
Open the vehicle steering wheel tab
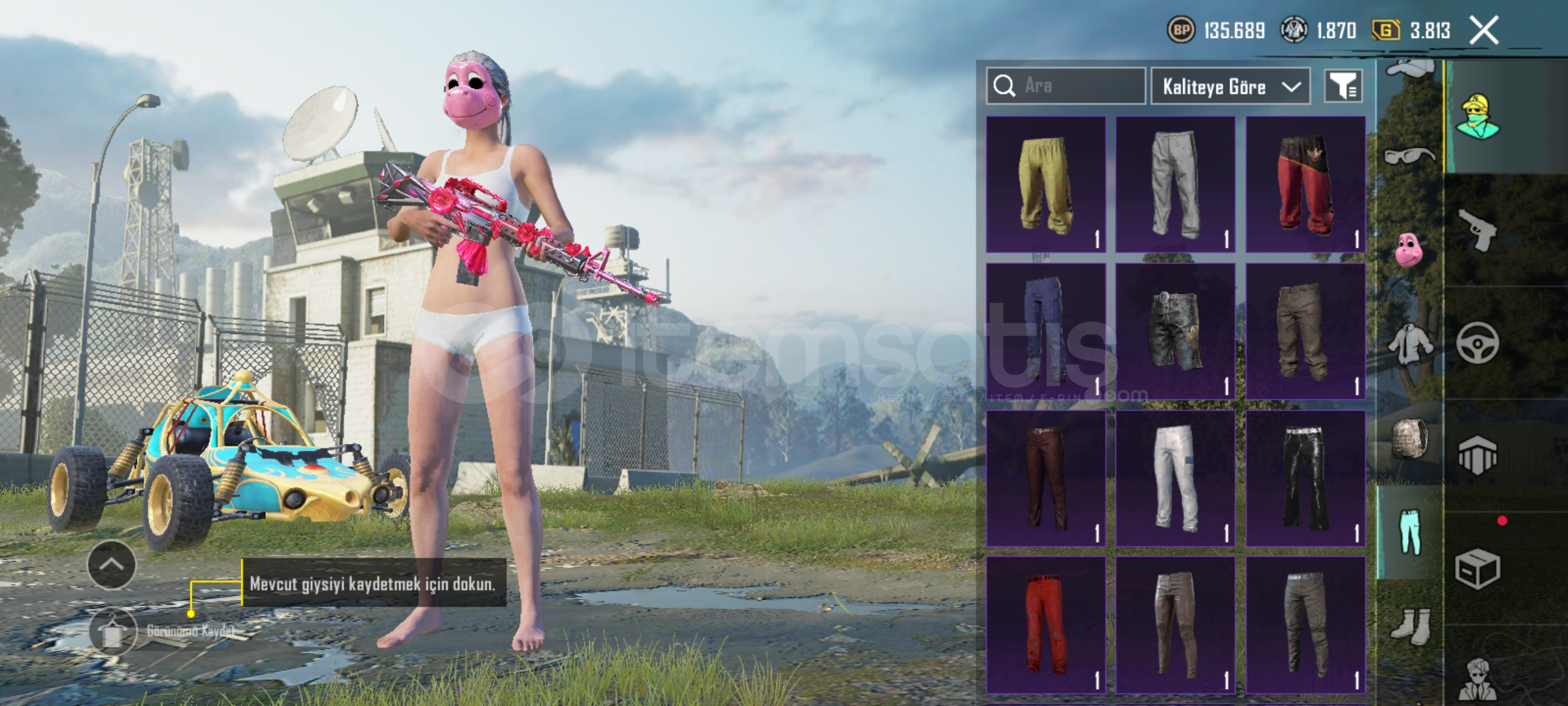click(x=1478, y=342)
